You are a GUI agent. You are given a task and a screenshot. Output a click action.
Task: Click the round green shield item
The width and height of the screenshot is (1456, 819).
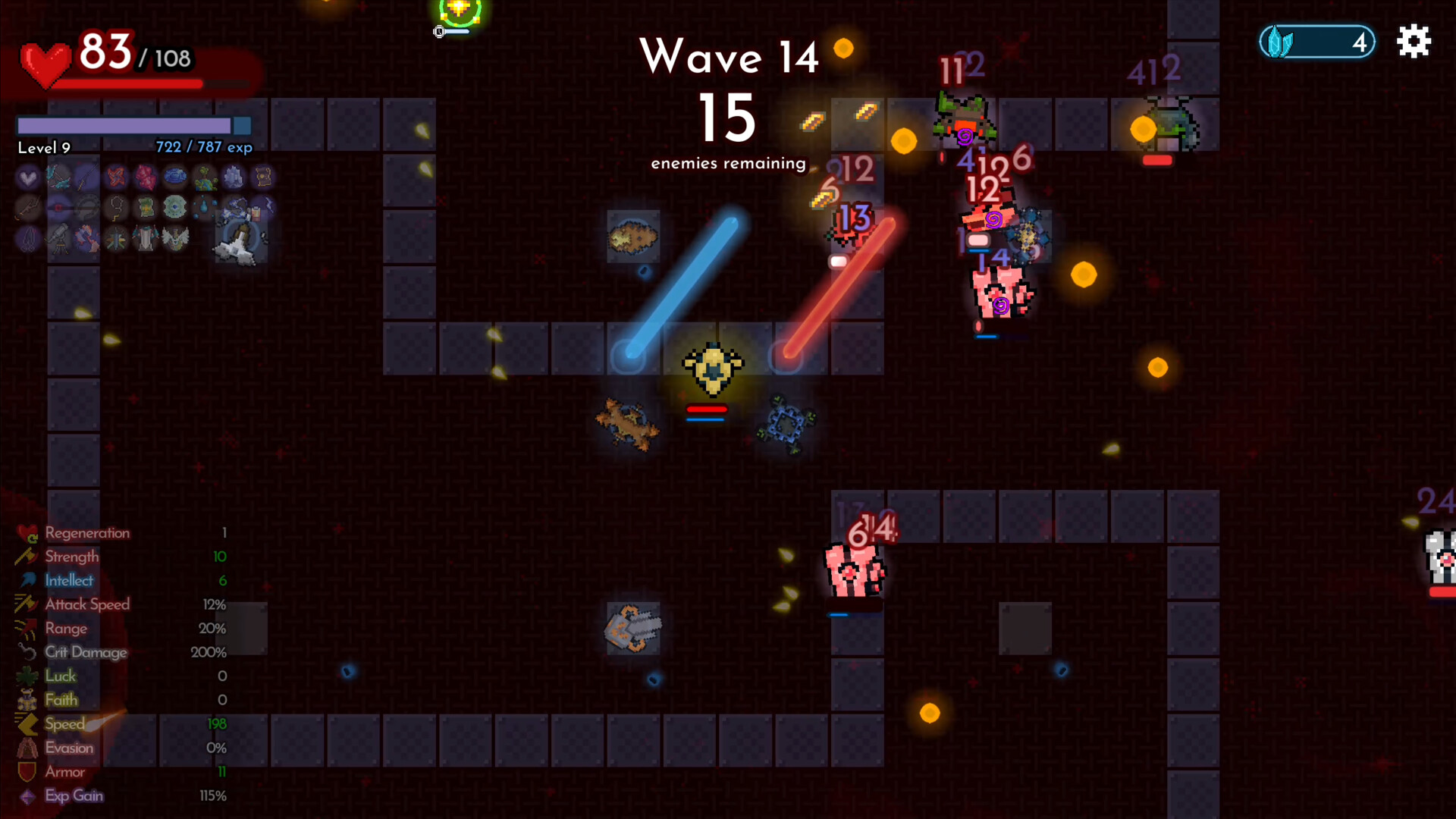point(175,208)
